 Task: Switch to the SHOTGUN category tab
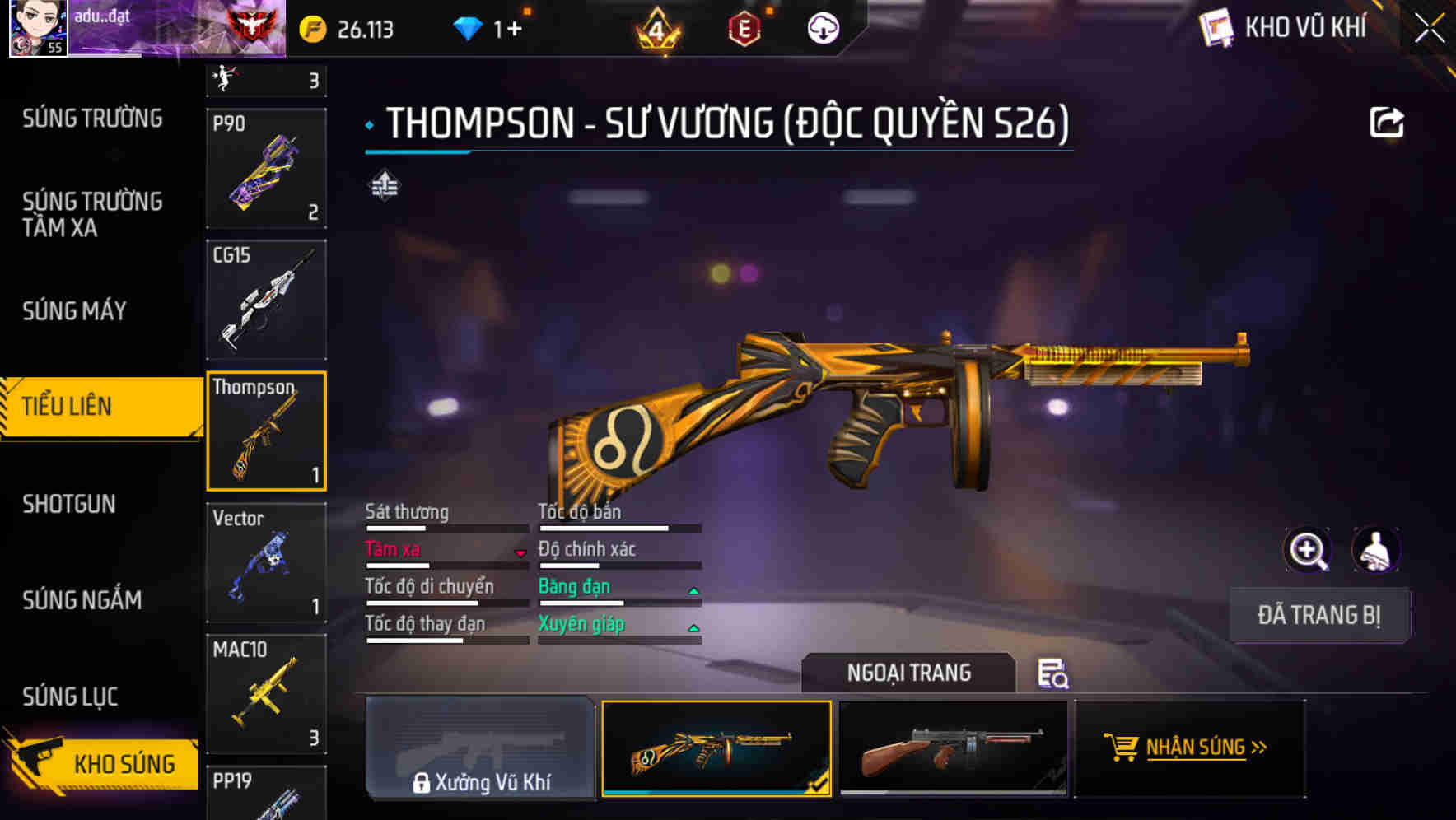[70, 504]
